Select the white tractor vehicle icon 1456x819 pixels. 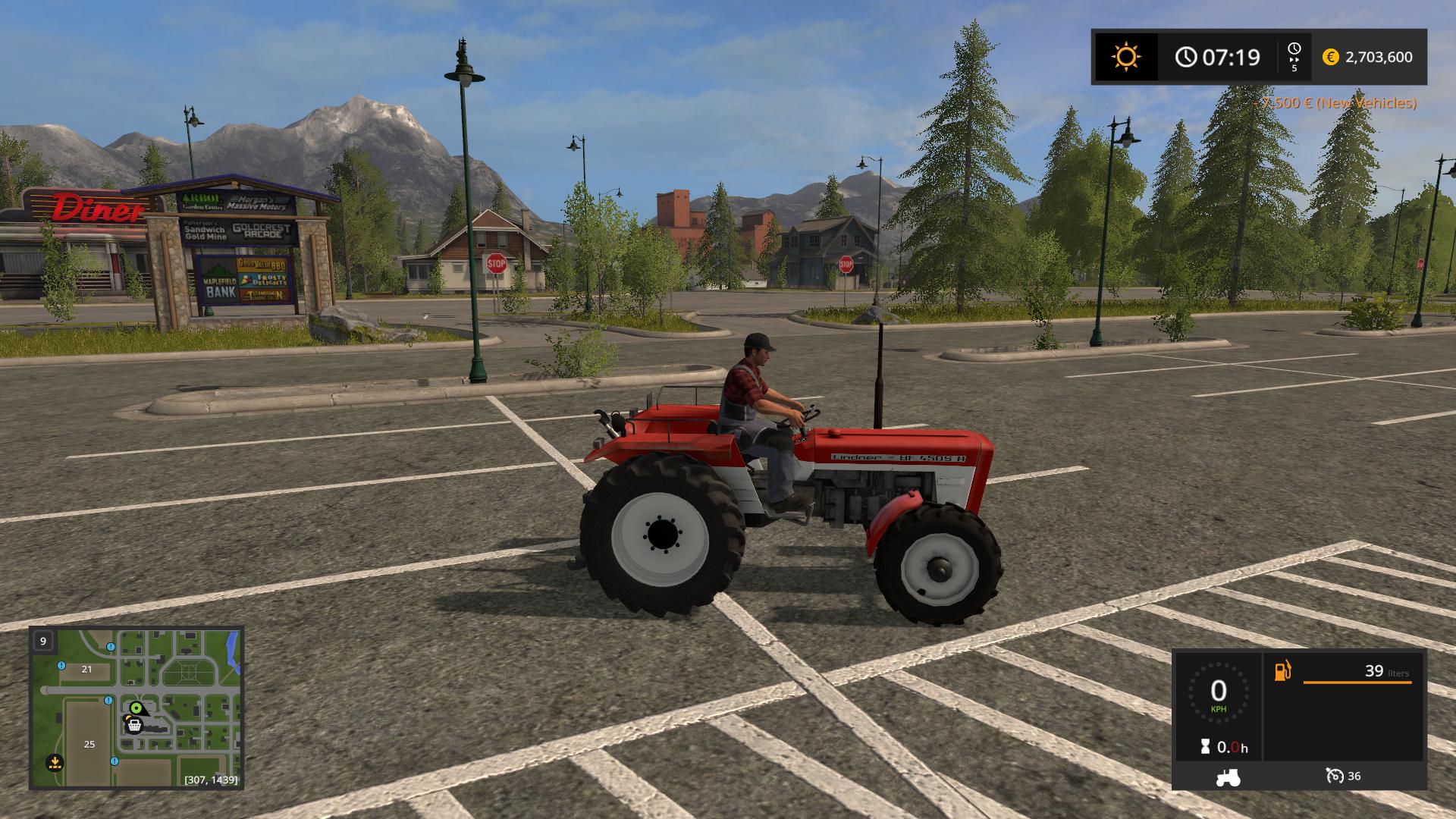point(1228,777)
